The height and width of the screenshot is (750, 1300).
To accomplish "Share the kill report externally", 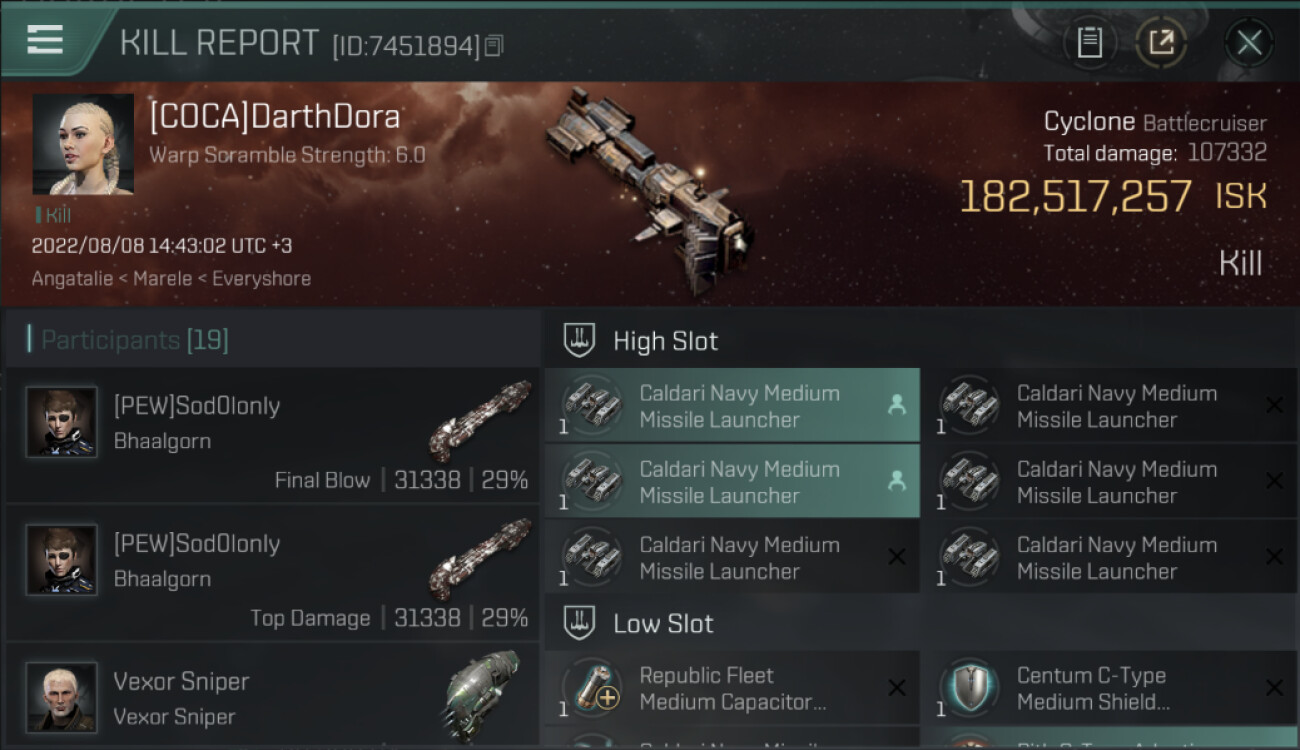I will 1161,42.
